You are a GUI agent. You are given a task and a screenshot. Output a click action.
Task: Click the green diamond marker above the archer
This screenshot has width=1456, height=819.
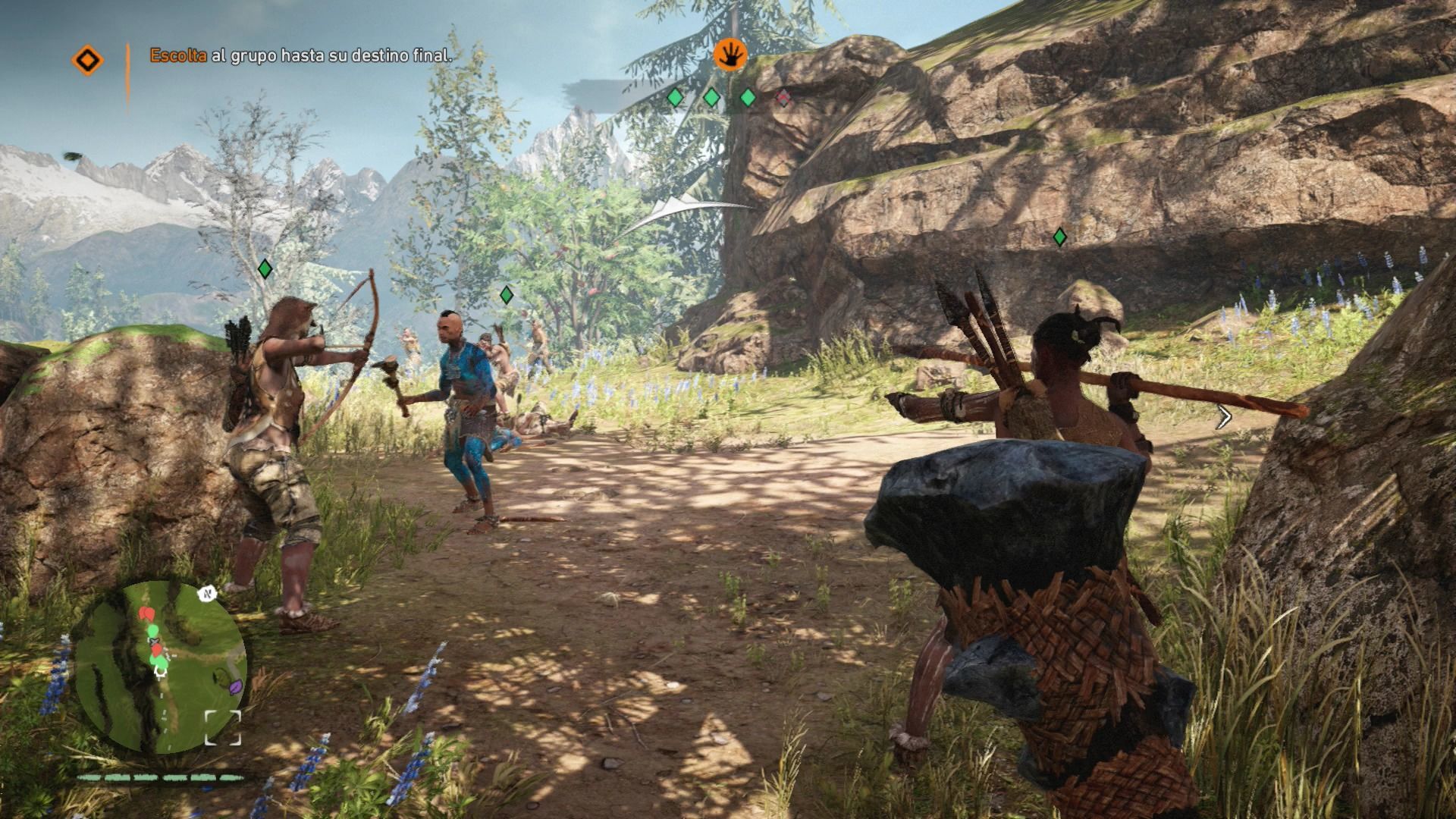[x=265, y=268]
